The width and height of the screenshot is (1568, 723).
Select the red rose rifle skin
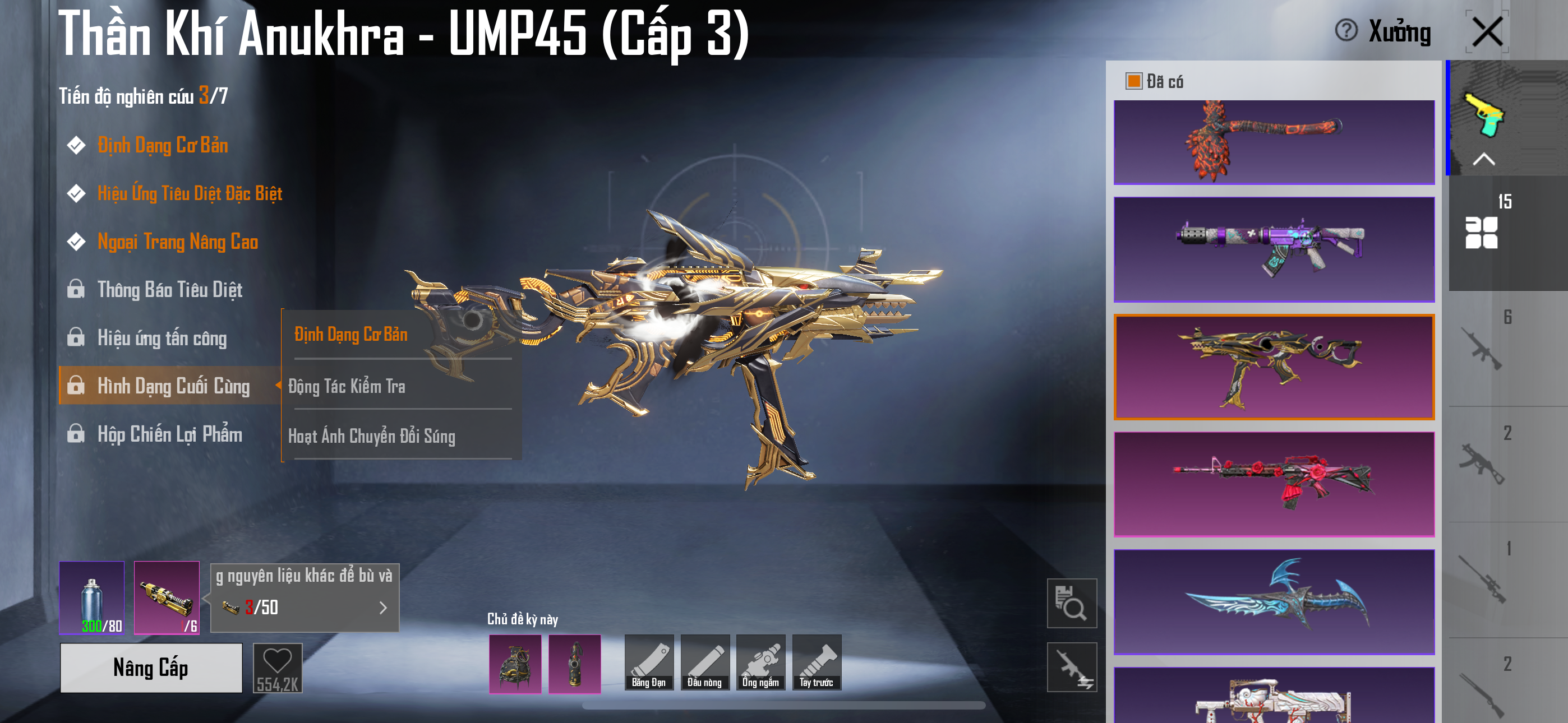[1274, 484]
